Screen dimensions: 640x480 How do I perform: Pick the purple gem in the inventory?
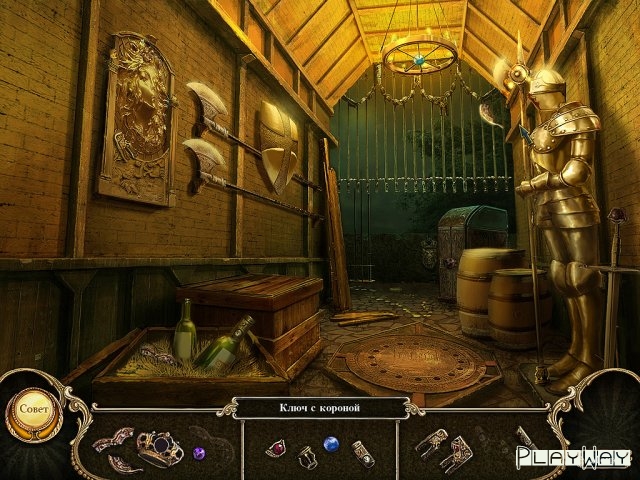pyautogui.click(x=198, y=452)
